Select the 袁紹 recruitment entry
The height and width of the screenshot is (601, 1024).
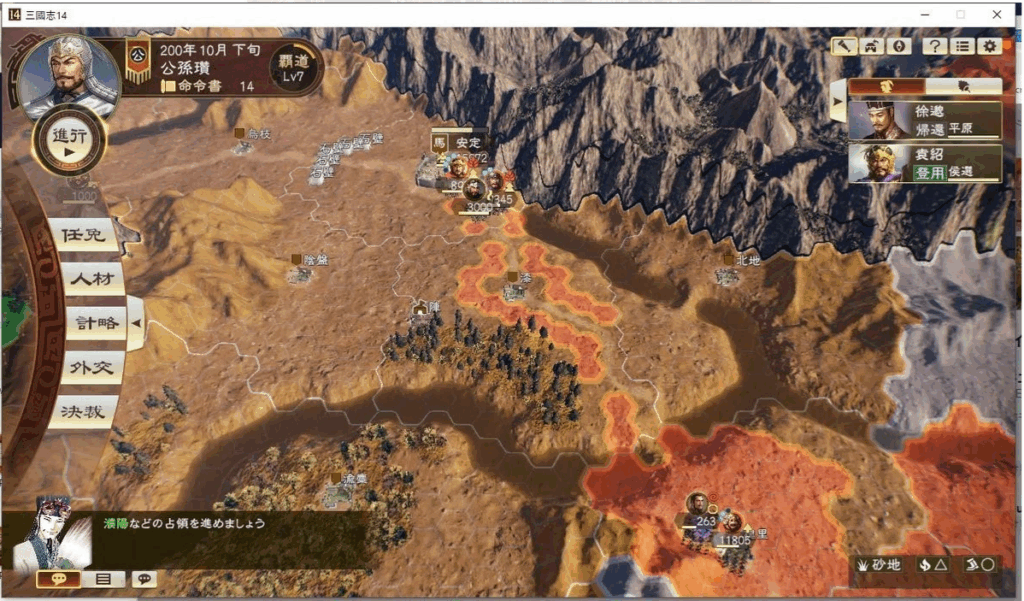(x=925, y=163)
